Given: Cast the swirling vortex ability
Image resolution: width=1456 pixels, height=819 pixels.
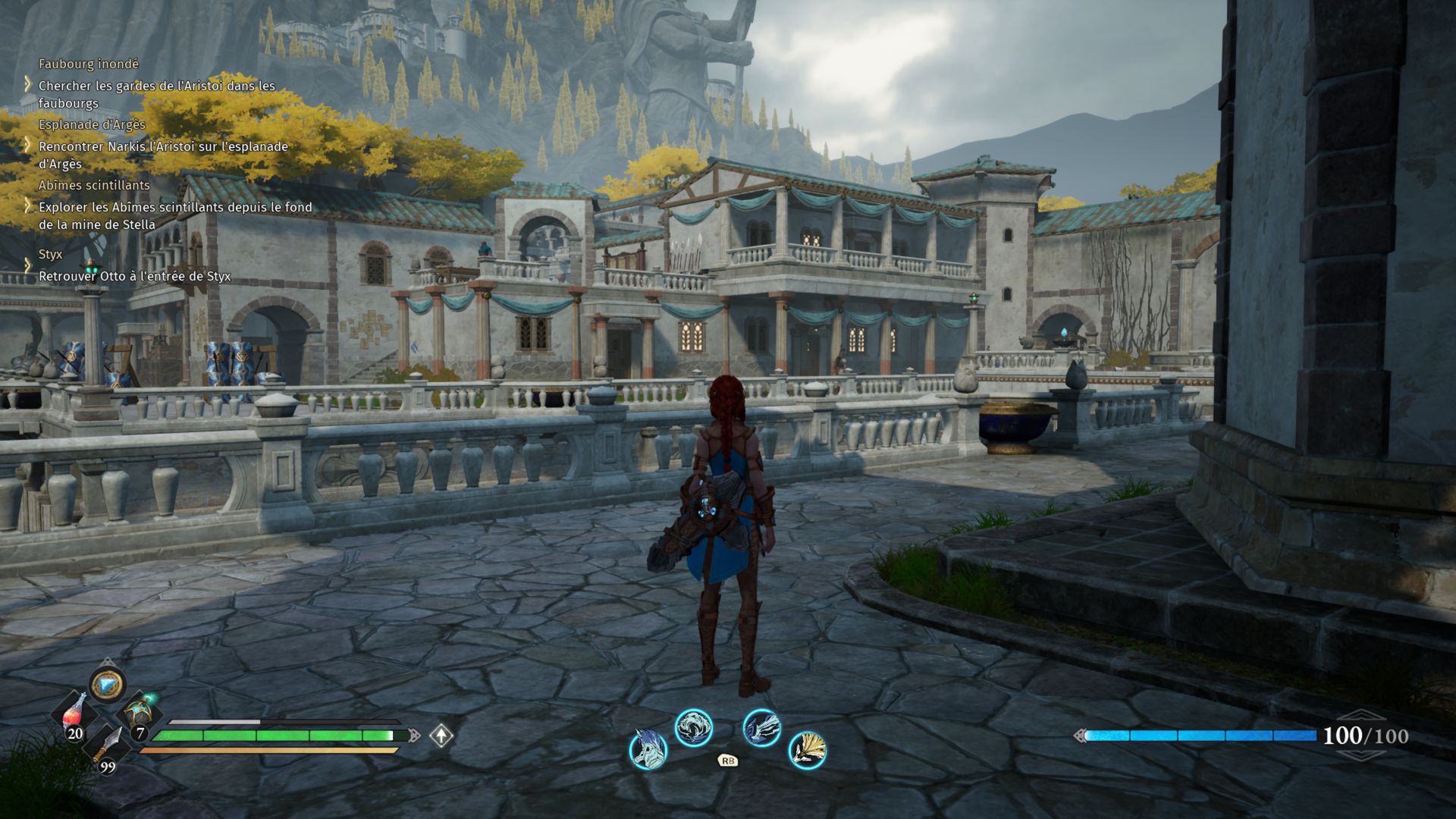Looking at the screenshot, I should 694,728.
